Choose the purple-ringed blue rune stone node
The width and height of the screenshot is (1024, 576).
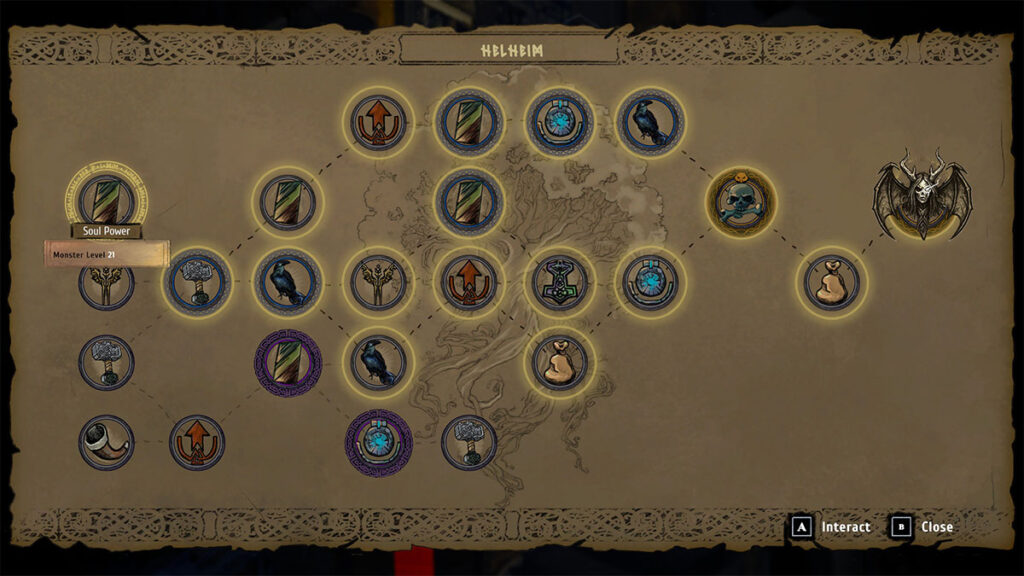[379, 442]
